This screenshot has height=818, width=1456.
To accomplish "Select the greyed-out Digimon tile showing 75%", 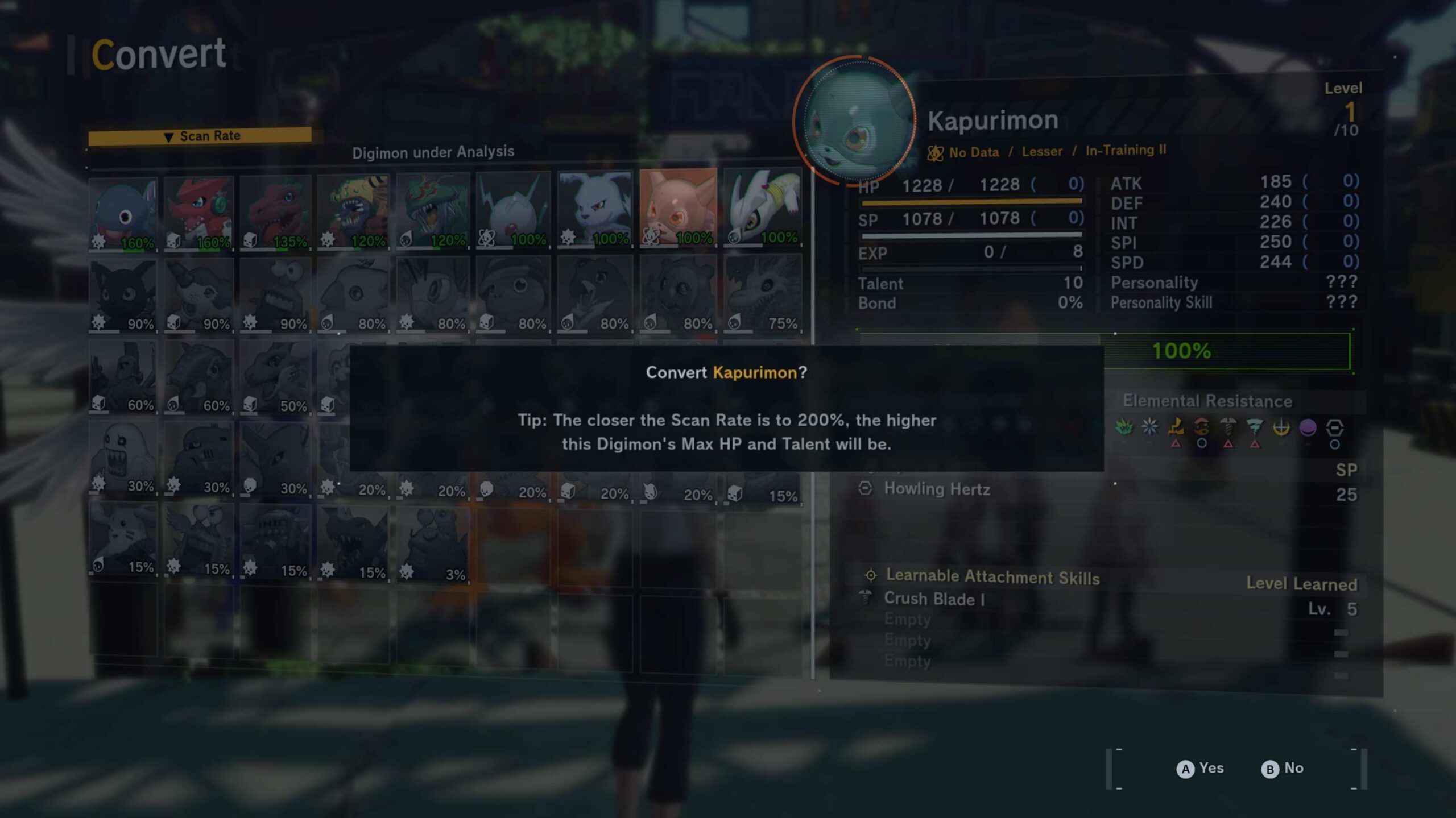I will 763,293.
